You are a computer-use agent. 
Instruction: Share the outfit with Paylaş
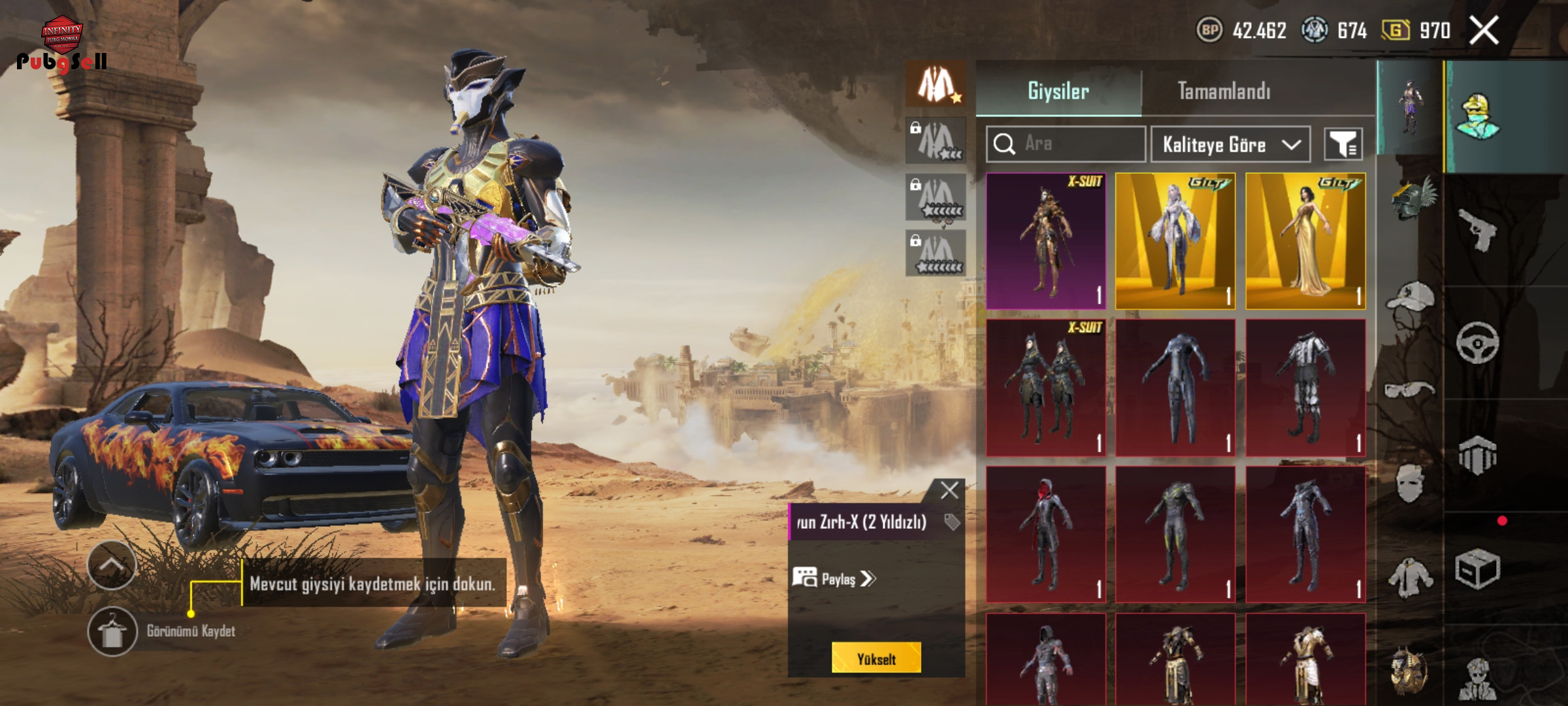[834, 579]
